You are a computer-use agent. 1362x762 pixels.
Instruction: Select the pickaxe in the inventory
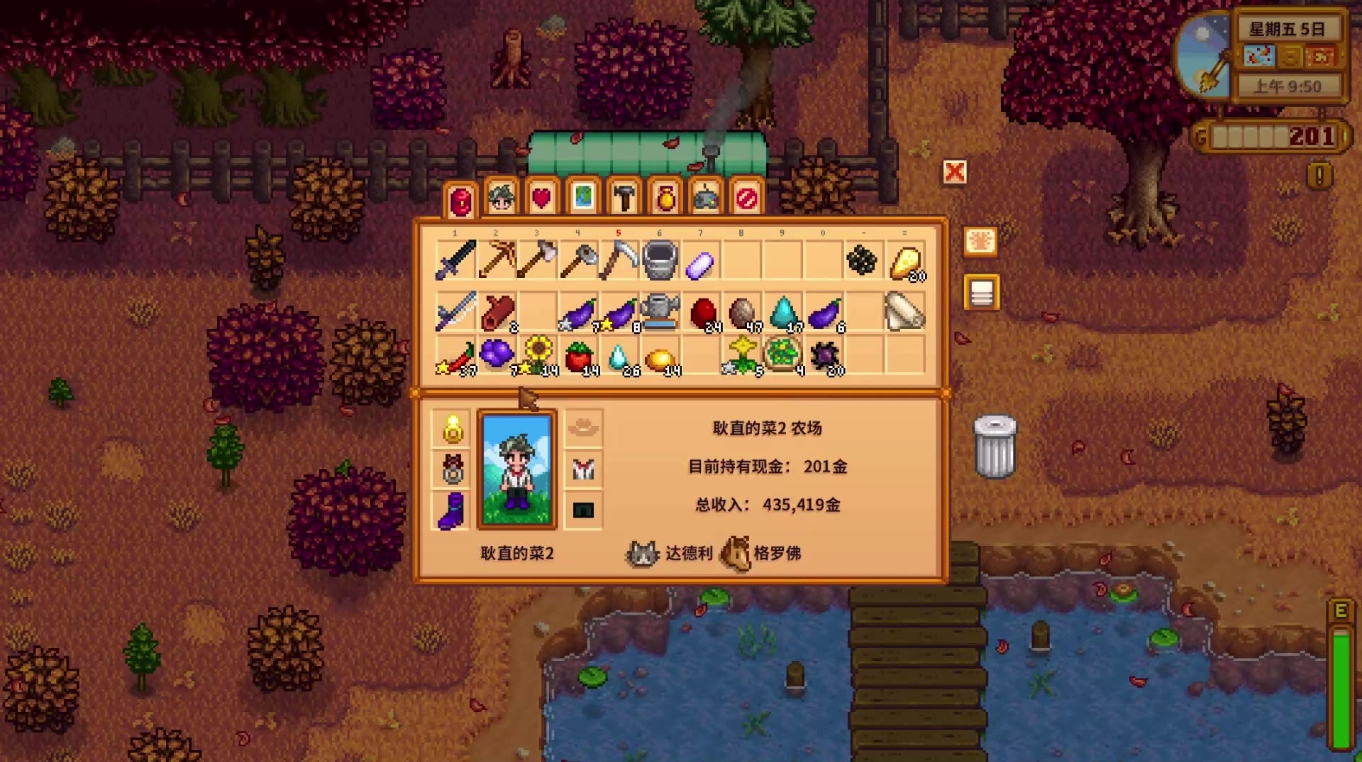coord(496,261)
